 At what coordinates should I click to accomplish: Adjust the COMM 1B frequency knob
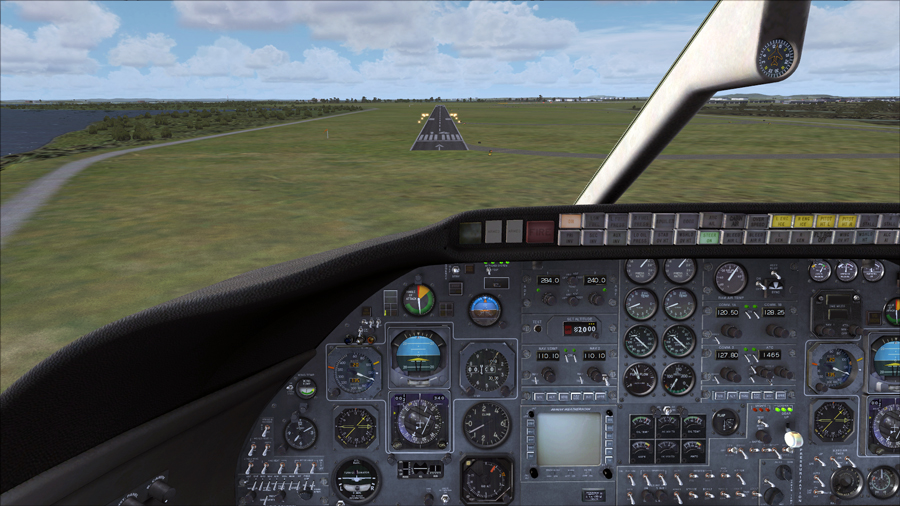[x=775, y=330]
